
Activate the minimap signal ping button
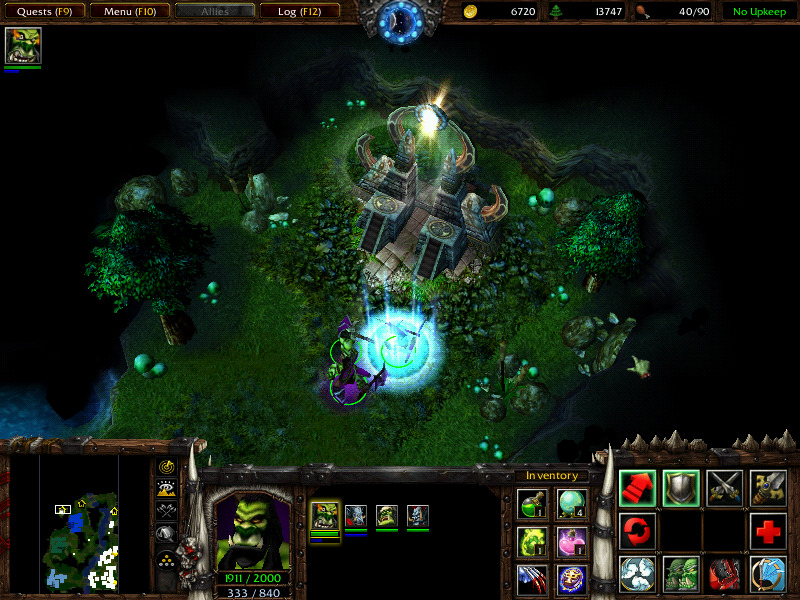coord(167,467)
